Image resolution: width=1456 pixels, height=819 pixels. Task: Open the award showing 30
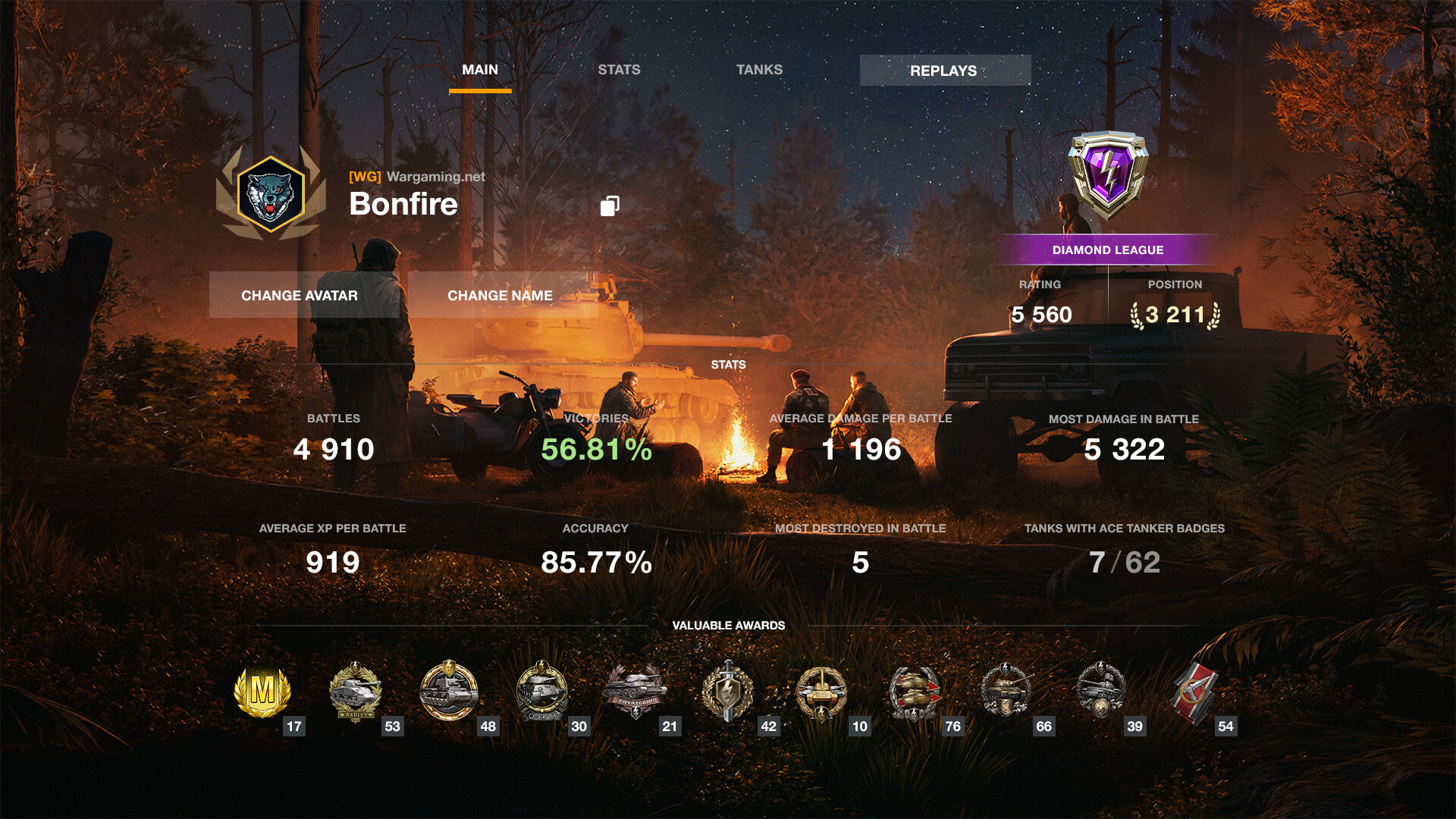pos(541,692)
